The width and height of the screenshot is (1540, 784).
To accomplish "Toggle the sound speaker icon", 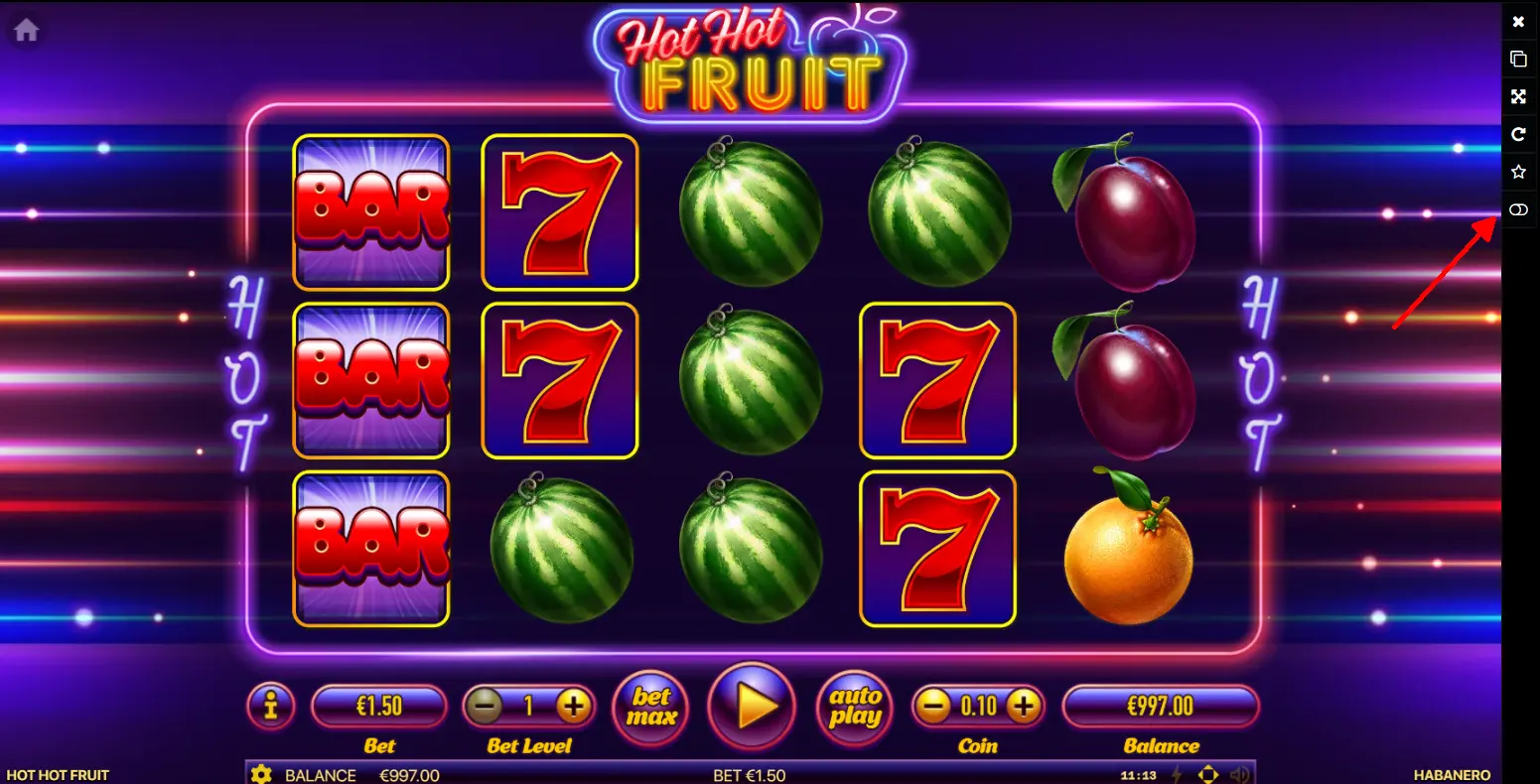I will 1239,774.
